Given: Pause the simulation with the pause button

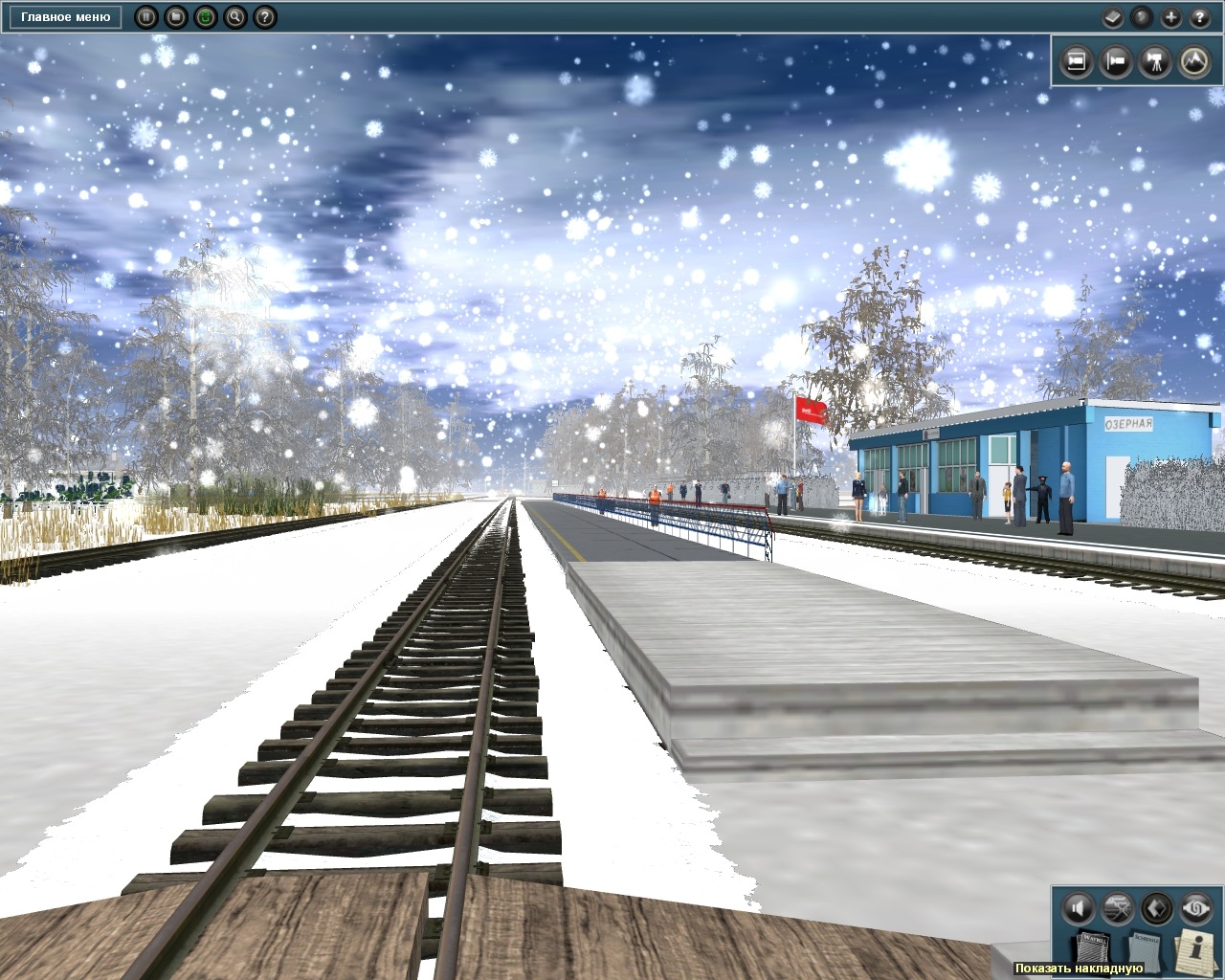Looking at the screenshot, I should 145,17.
